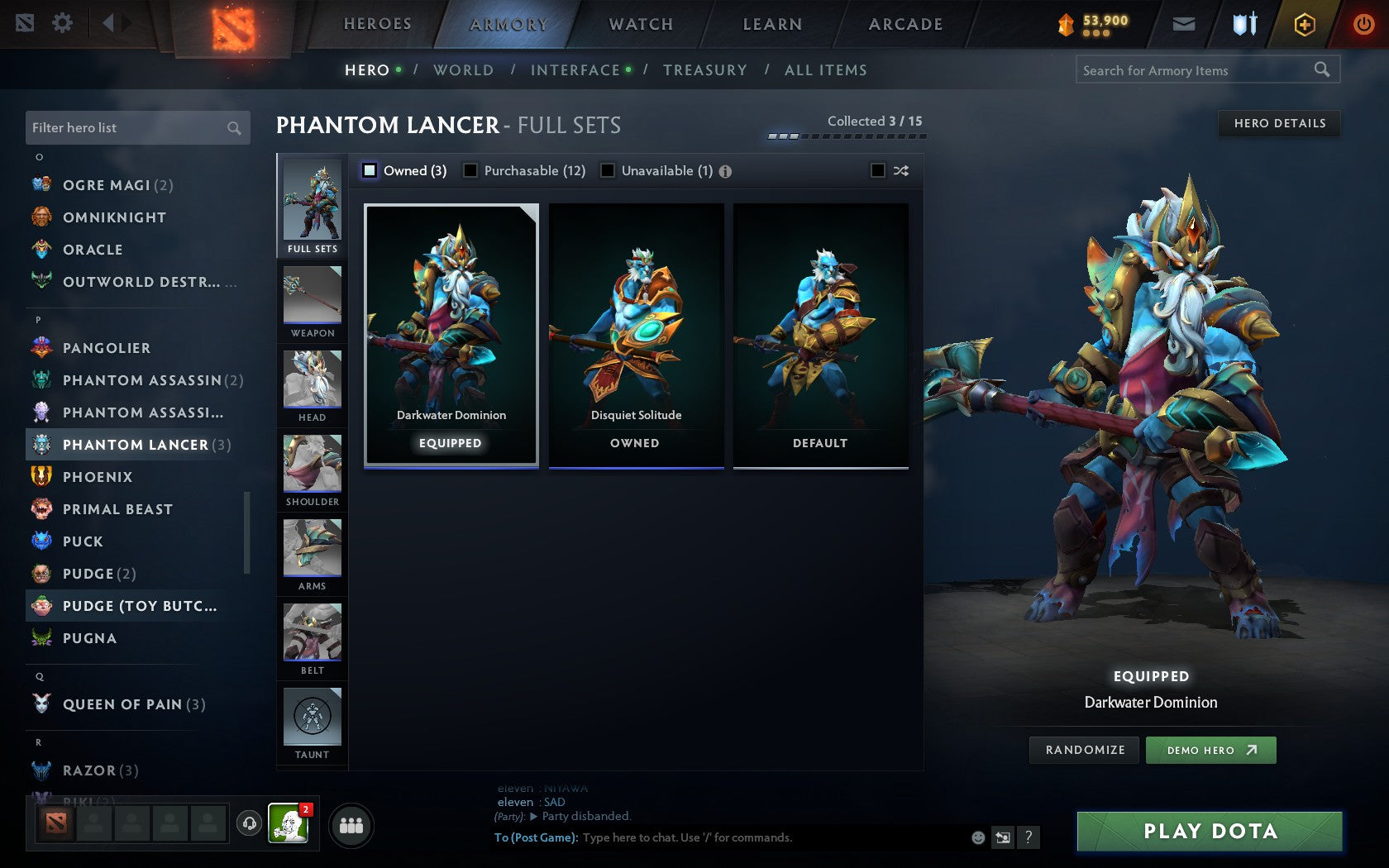This screenshot has height=868, width=1389.
Task: Open the in-game mail icon
Action: click(1184, 24)
